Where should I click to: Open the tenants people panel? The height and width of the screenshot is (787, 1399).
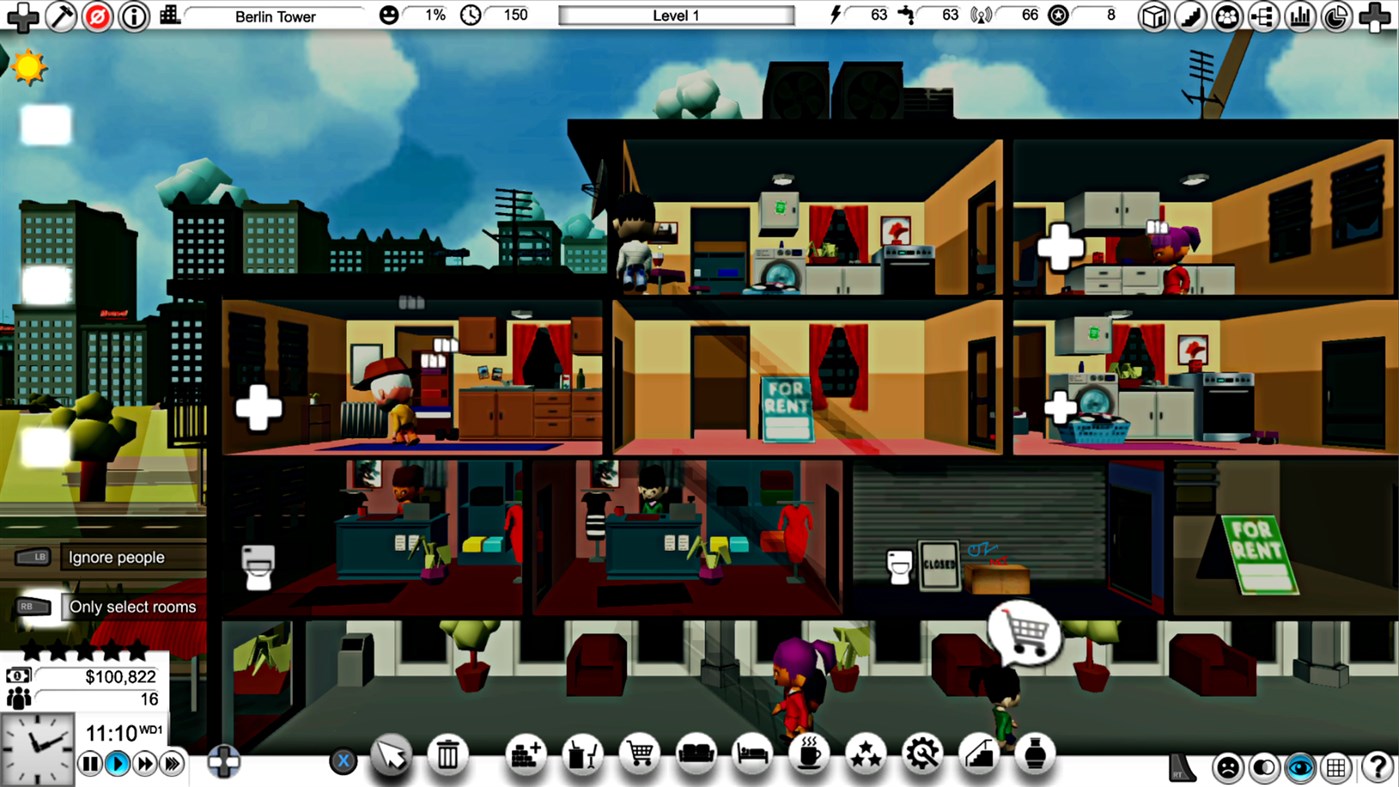click(1226, 16)
